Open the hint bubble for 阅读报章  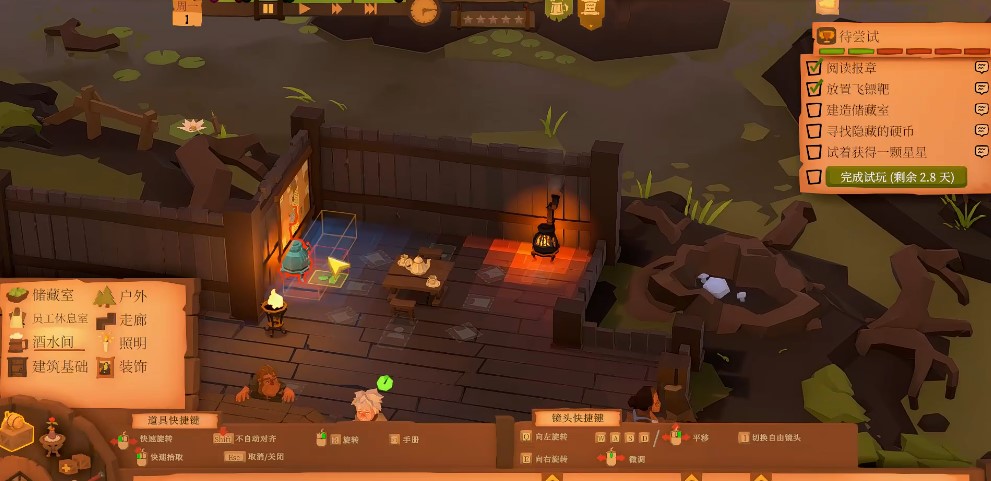point(982,68)
